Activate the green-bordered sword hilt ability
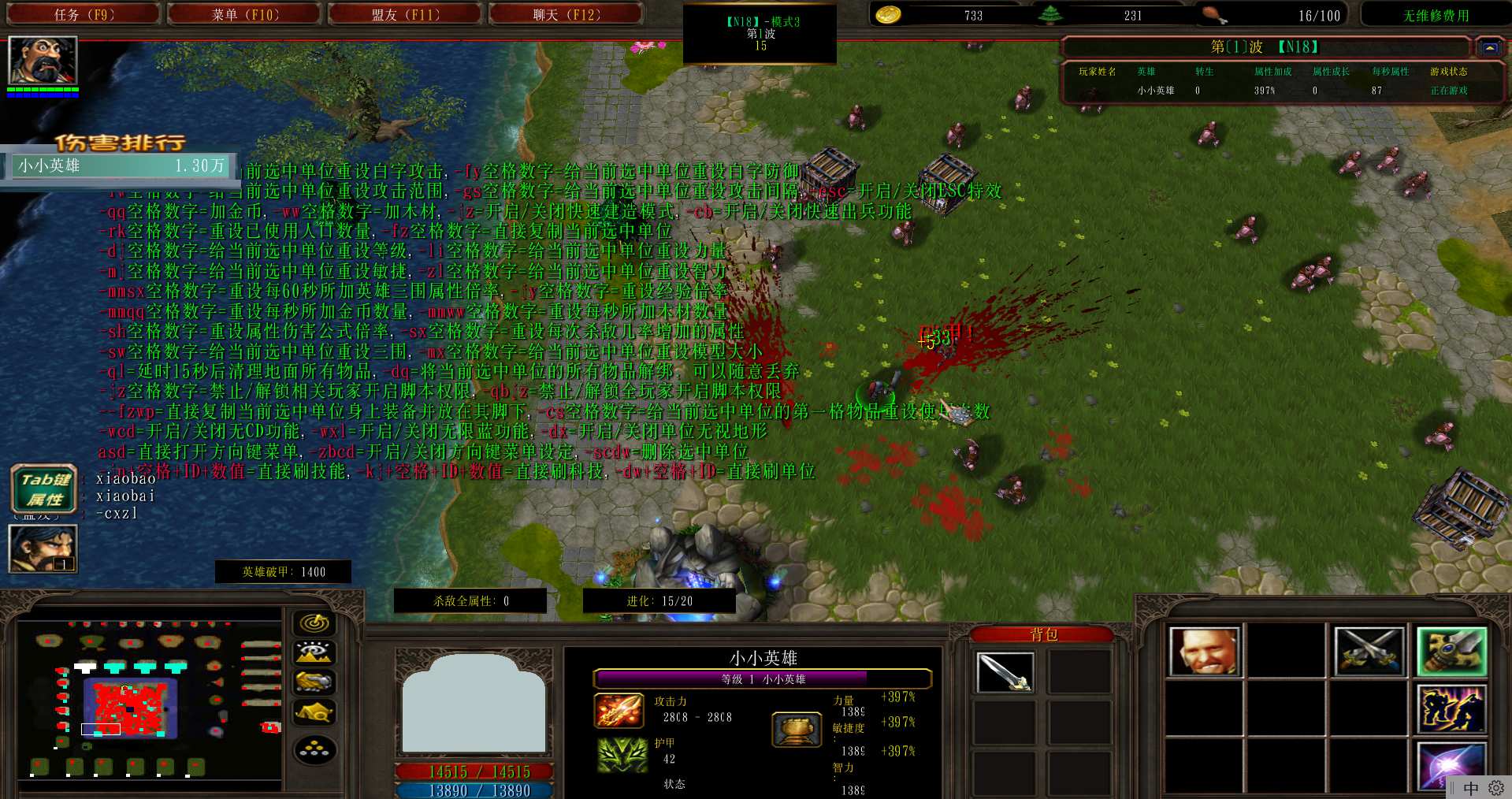The width and height of the screenshot is (1512, 799). (x=1451, y=652)
